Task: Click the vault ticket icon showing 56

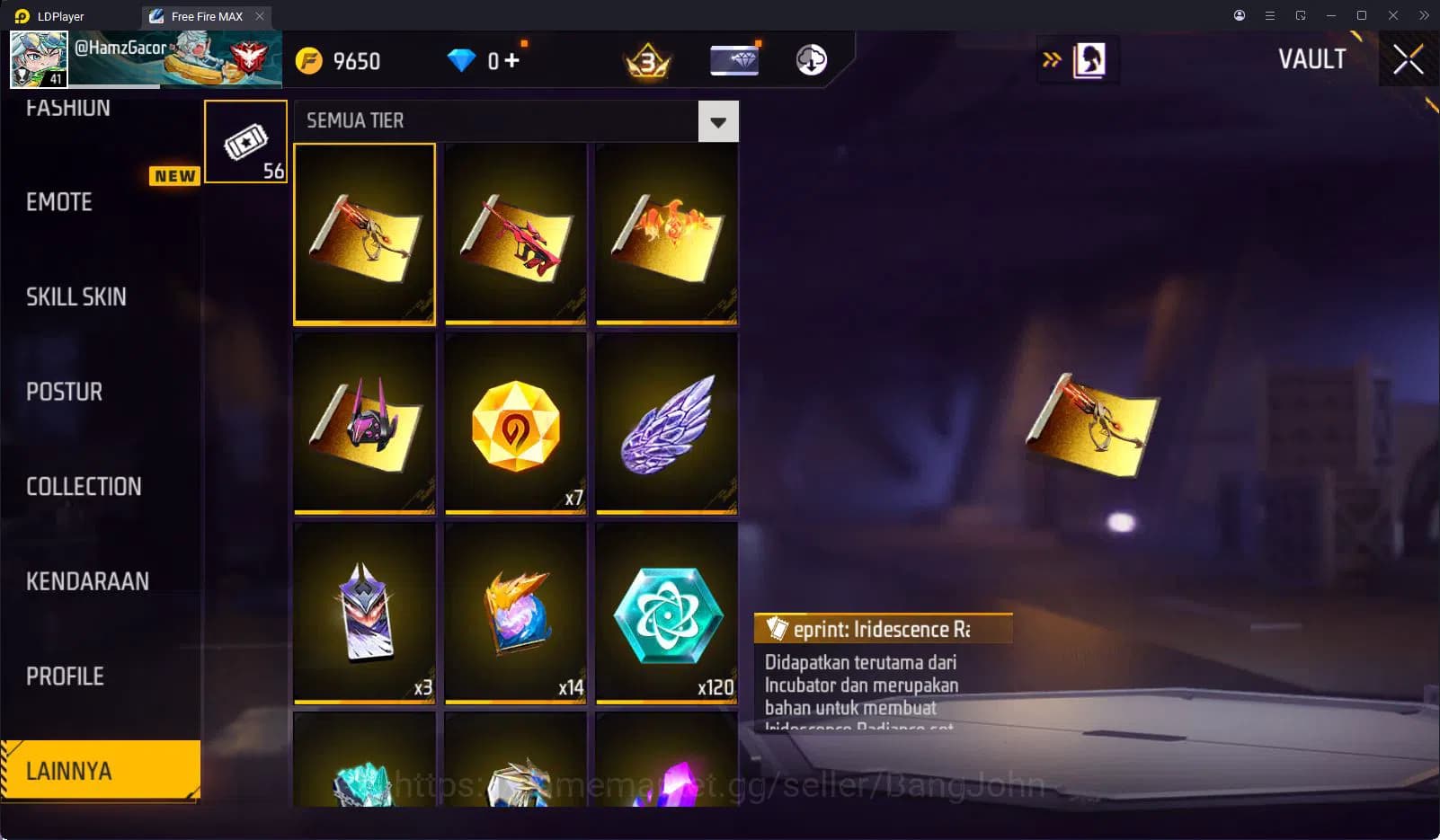Action: coord(245,141)
